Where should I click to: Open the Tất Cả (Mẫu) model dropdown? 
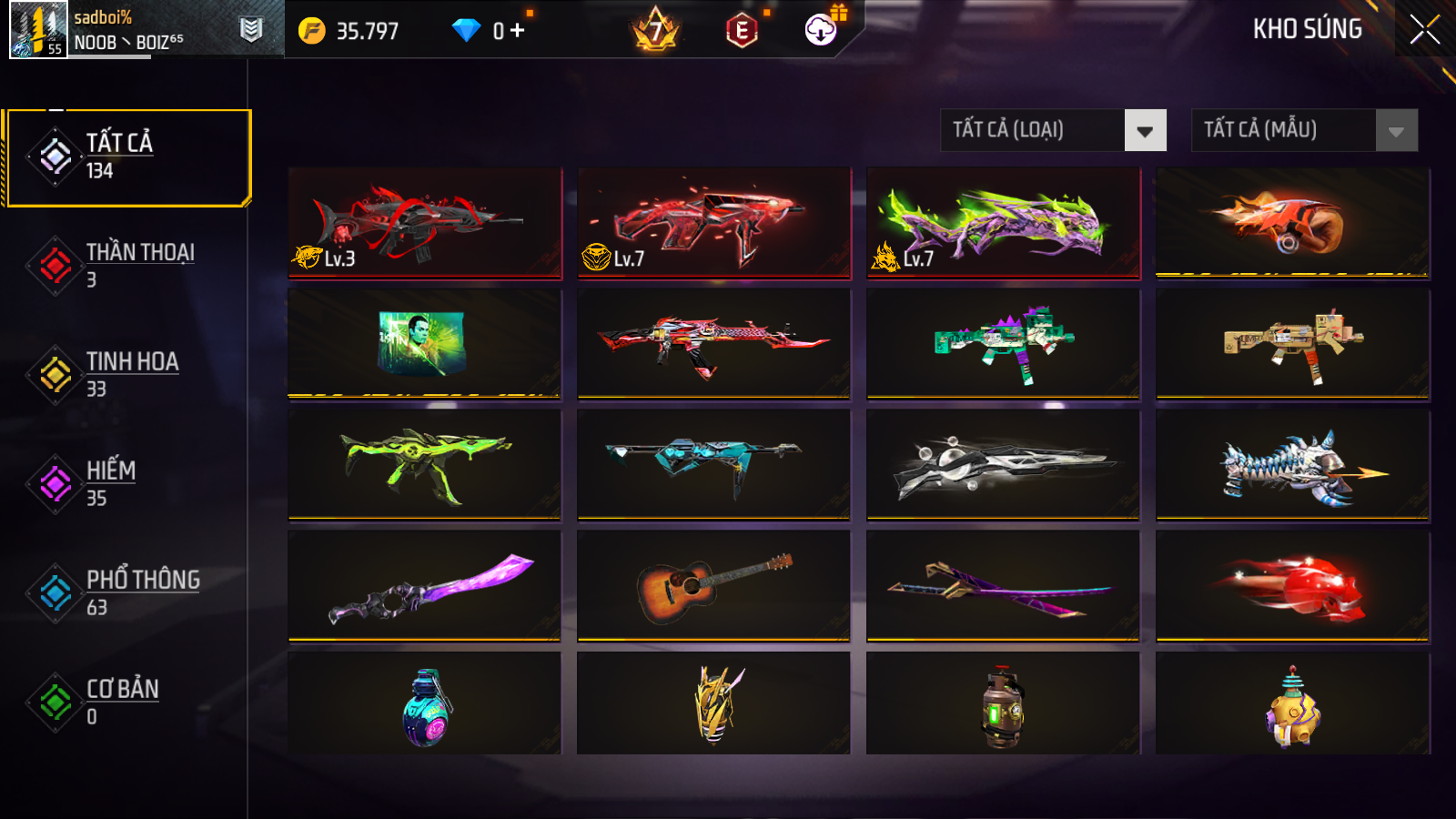pyautogui.click(x=1304, y=130)
